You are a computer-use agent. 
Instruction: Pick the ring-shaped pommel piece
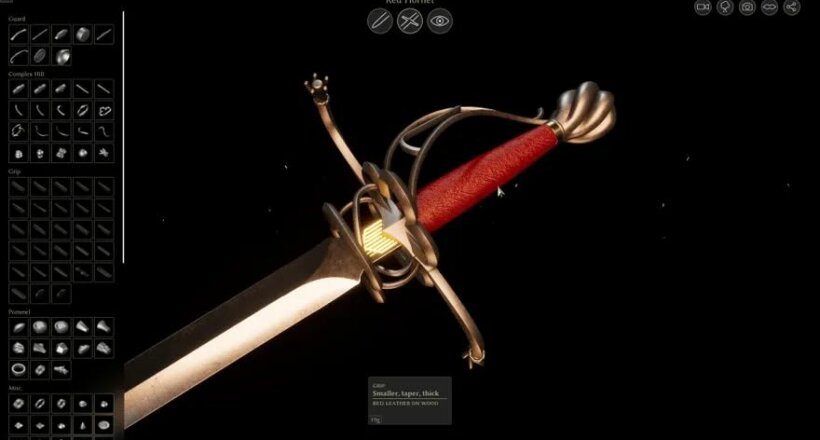(18, 369)
